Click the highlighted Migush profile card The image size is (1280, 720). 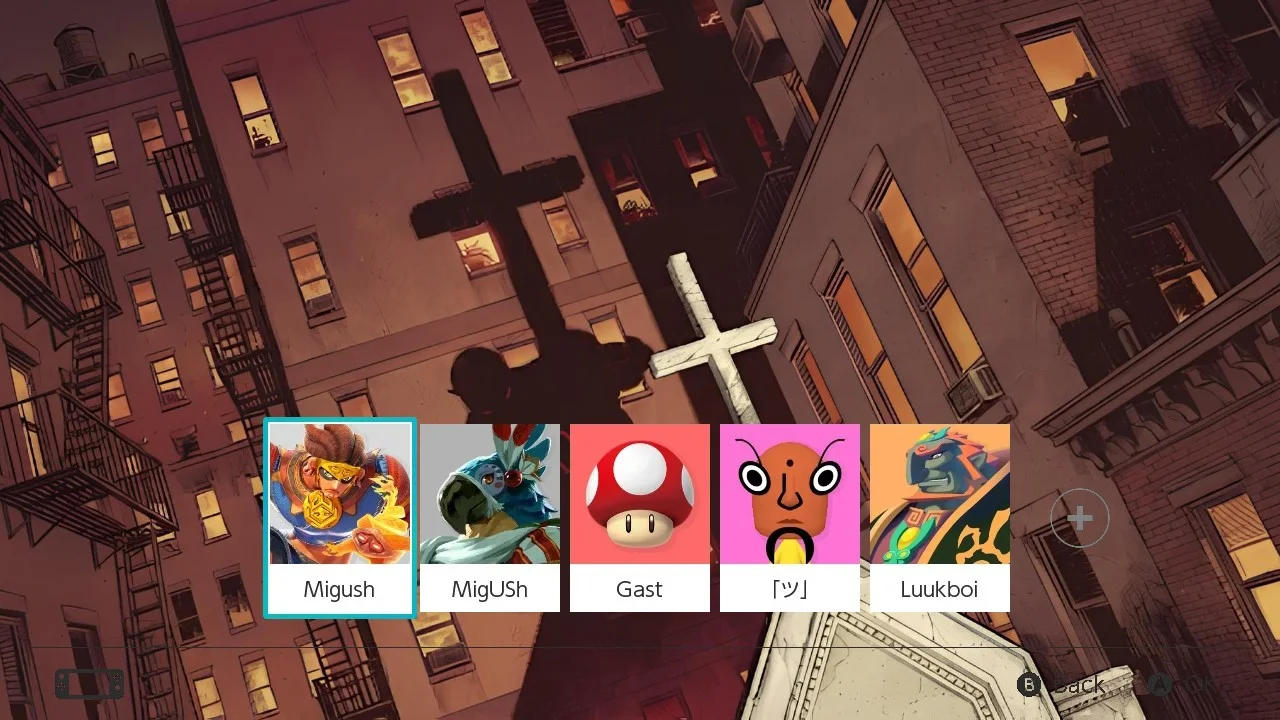339,515
